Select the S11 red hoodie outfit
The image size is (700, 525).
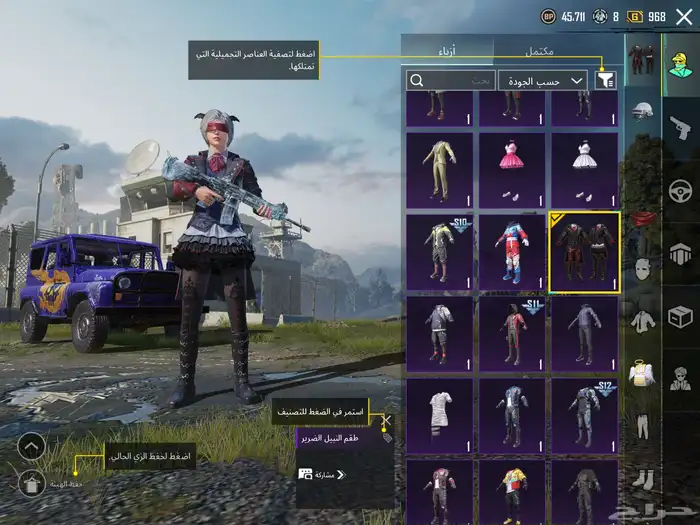(511, 334)
